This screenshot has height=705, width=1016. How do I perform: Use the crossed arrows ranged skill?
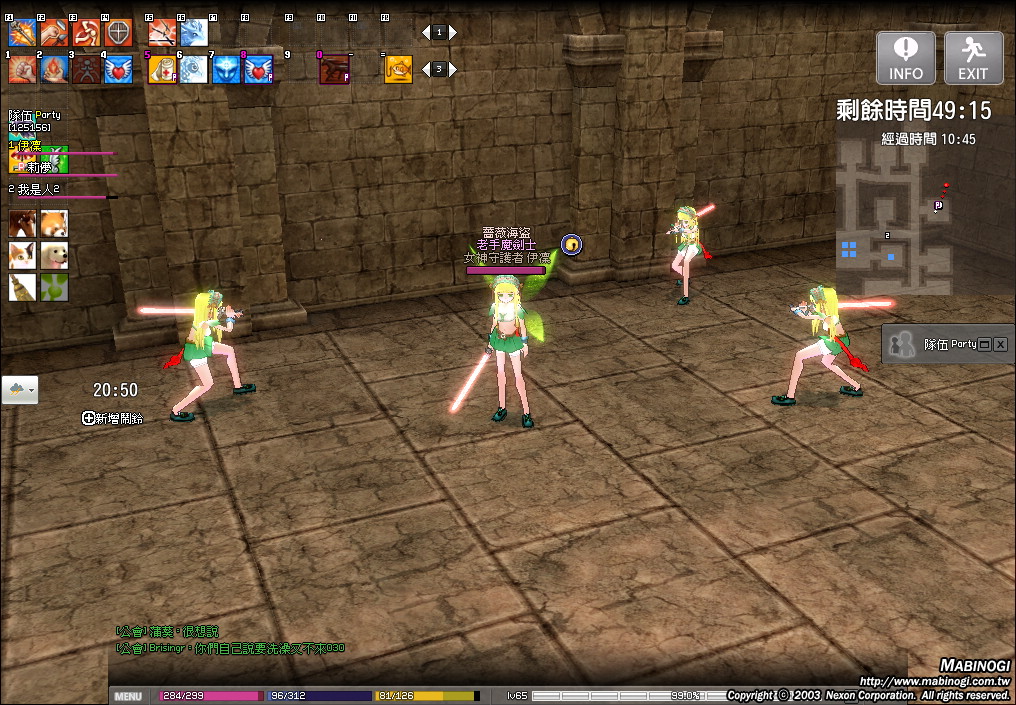(162, 34)
